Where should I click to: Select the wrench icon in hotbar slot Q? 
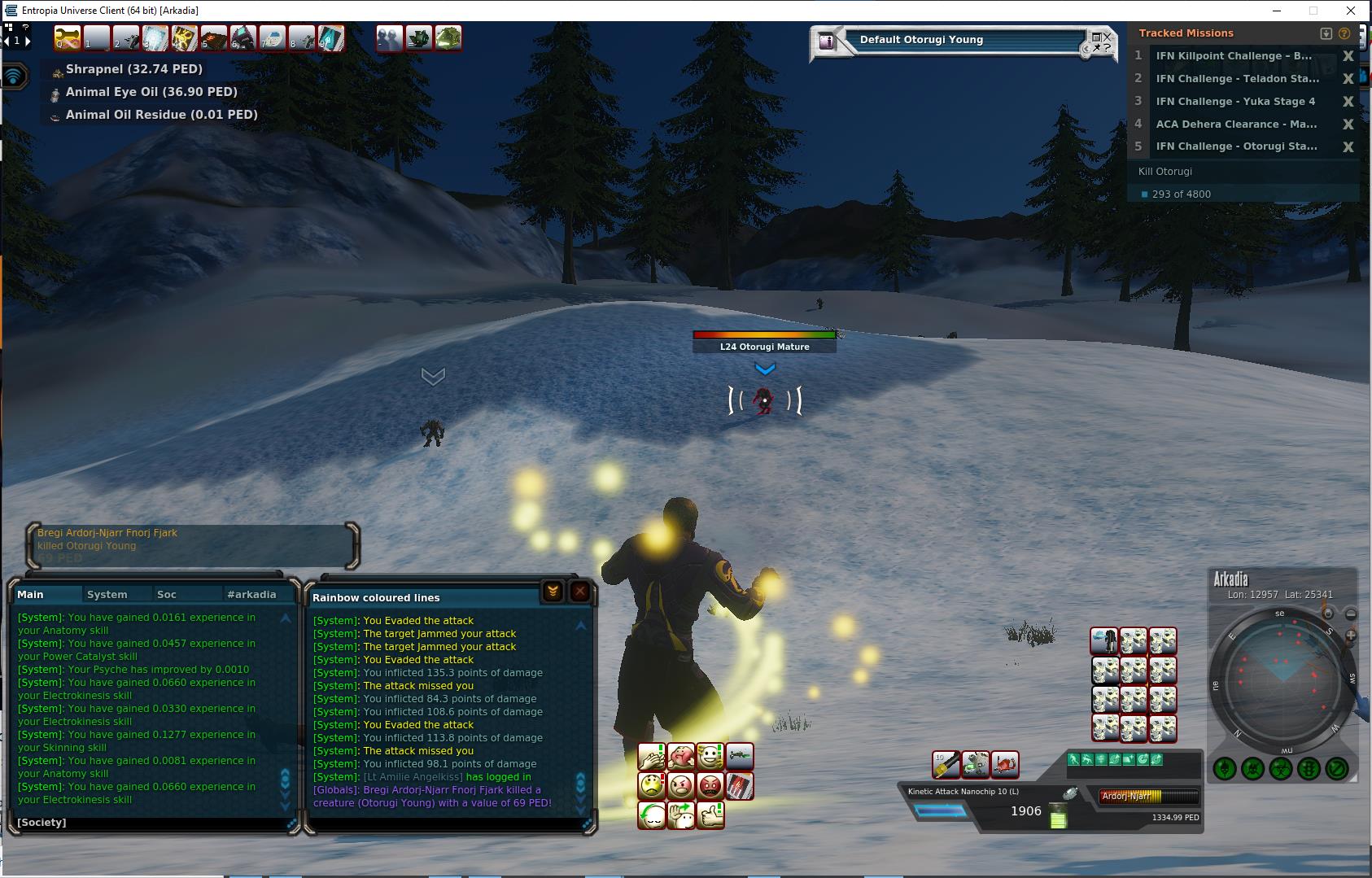pyautogui.click(x=68, y=37)
